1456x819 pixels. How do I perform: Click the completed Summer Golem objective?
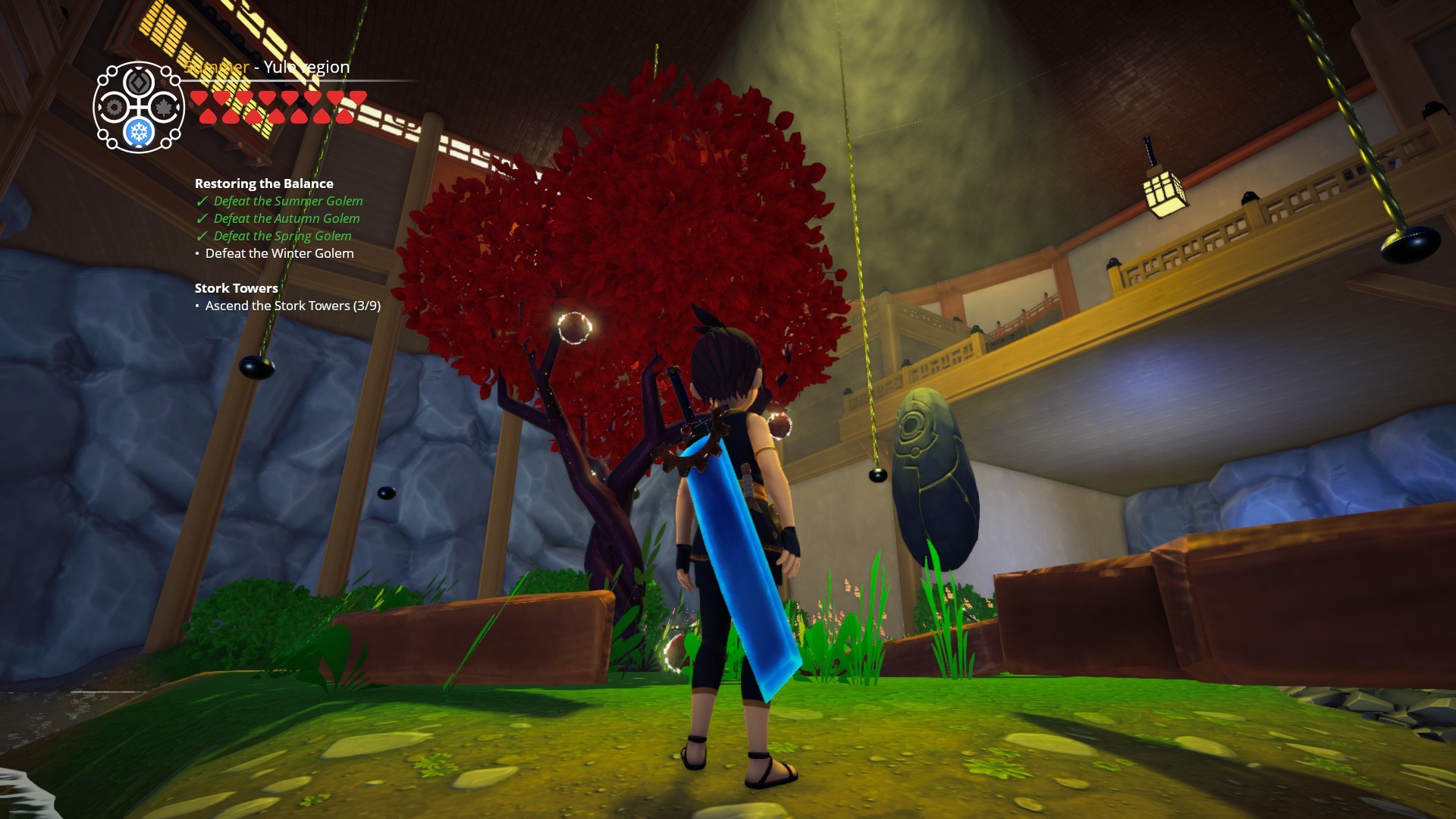tap(287, 201)
